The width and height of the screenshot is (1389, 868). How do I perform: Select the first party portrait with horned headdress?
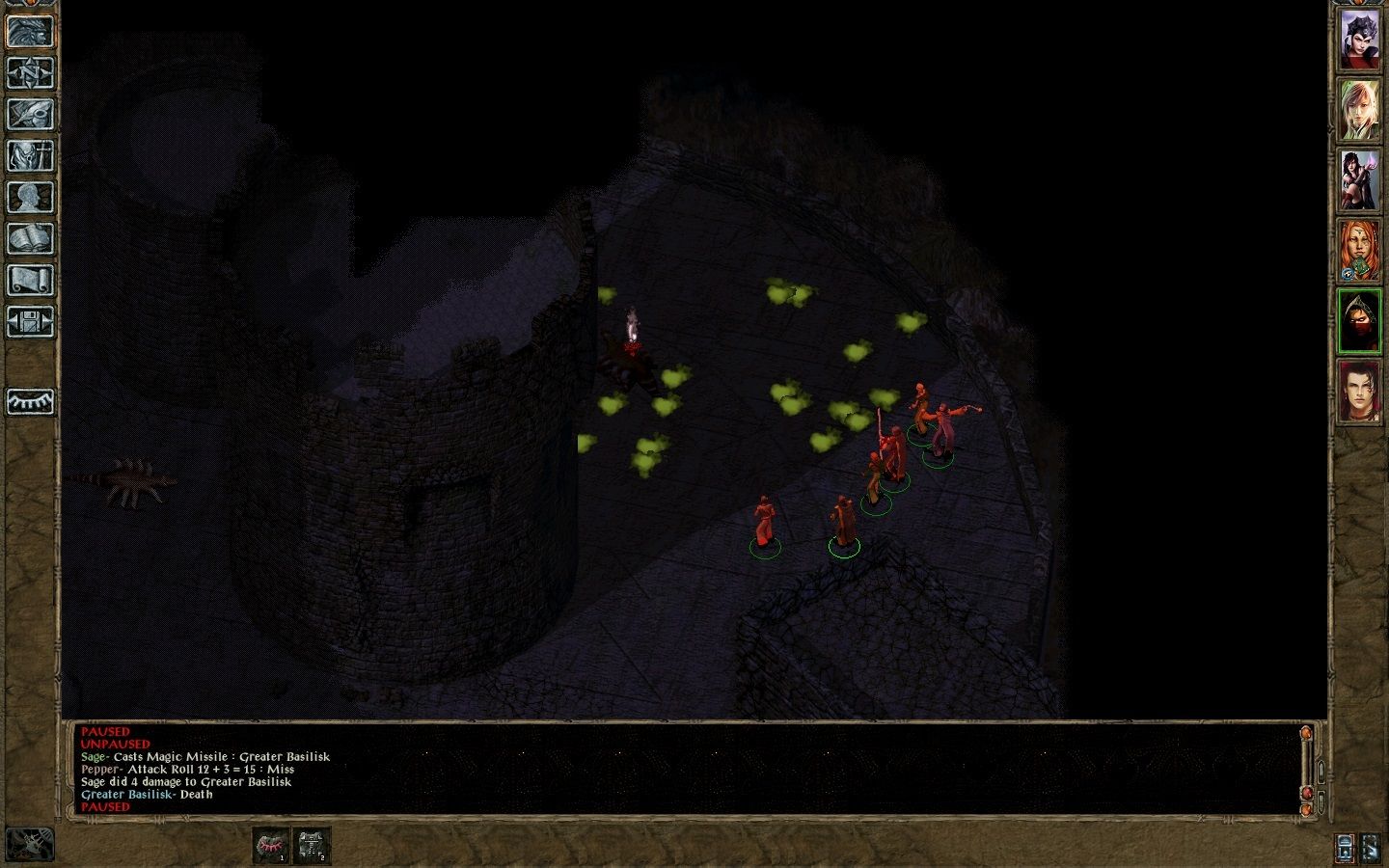[x=1359, y=40]
